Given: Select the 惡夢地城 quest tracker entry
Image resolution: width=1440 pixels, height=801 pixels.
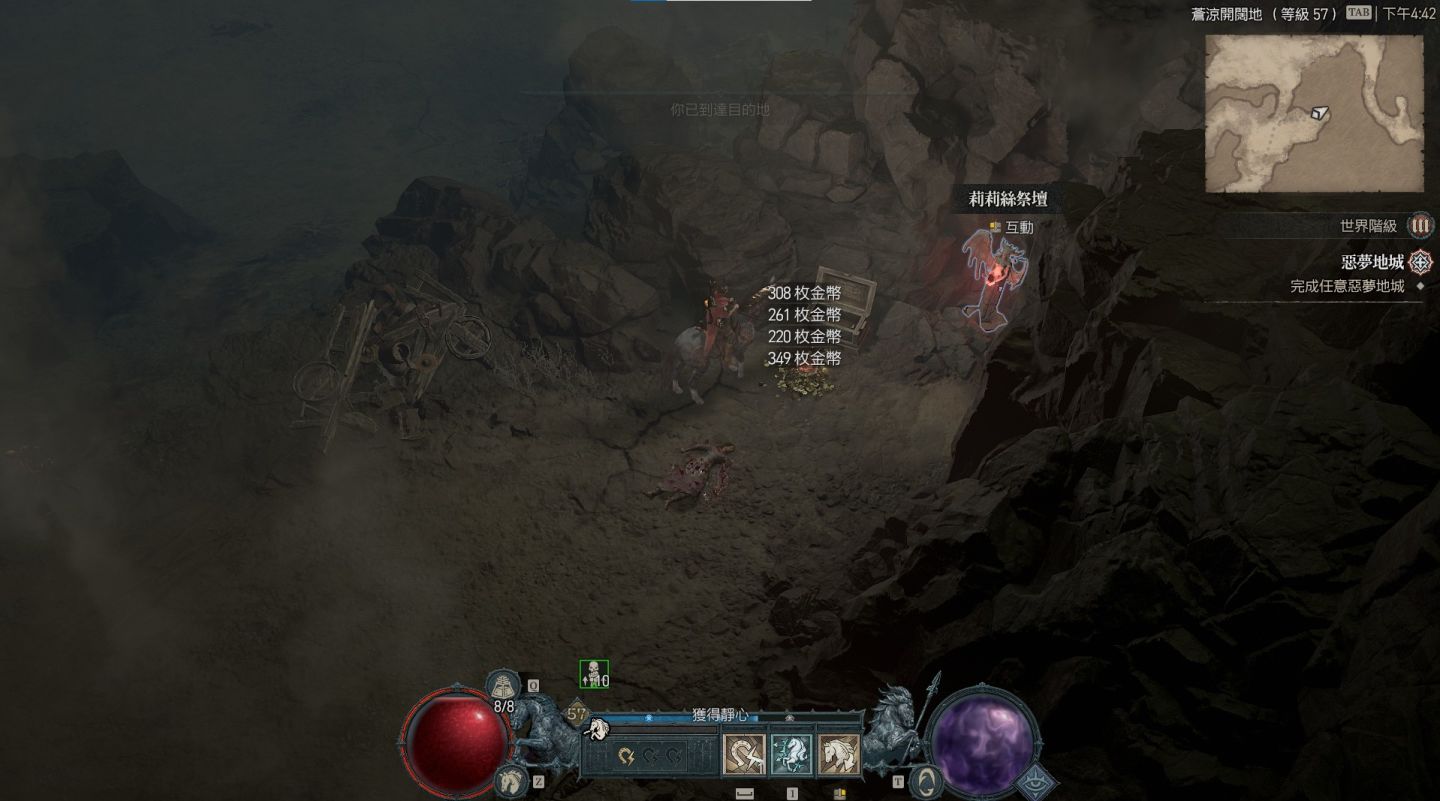Looking at the screenshot, I should coord(1372,263).
